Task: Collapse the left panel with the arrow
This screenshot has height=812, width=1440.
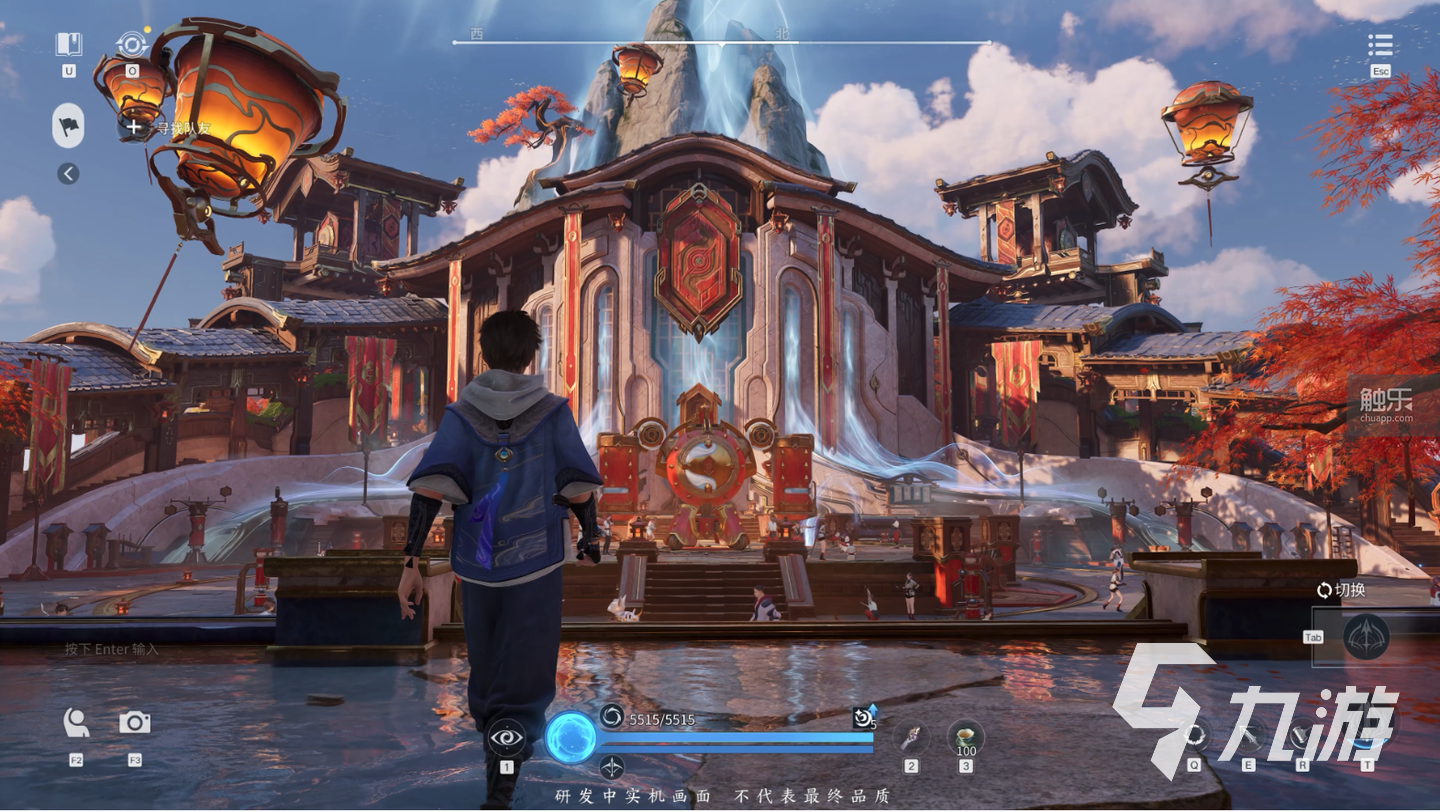Action: (x=68, y=174)
